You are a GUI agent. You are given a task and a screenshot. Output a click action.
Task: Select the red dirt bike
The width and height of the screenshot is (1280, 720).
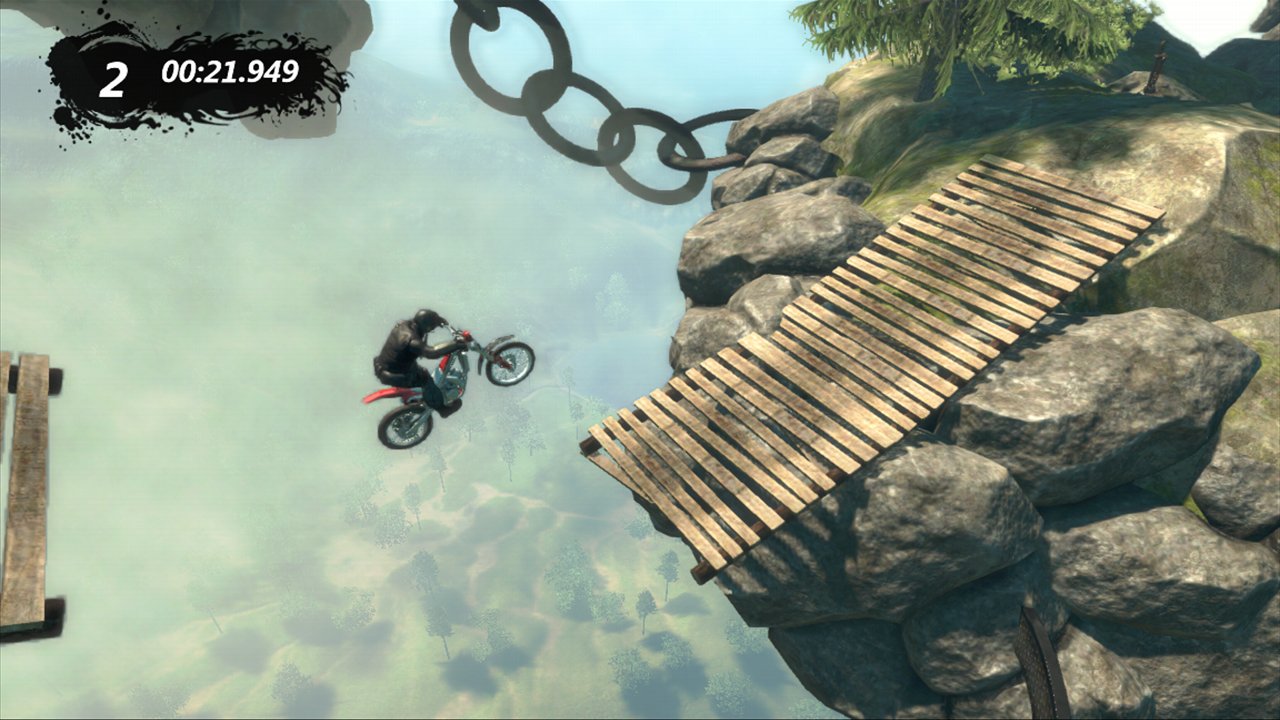click(x=450, y=380)
